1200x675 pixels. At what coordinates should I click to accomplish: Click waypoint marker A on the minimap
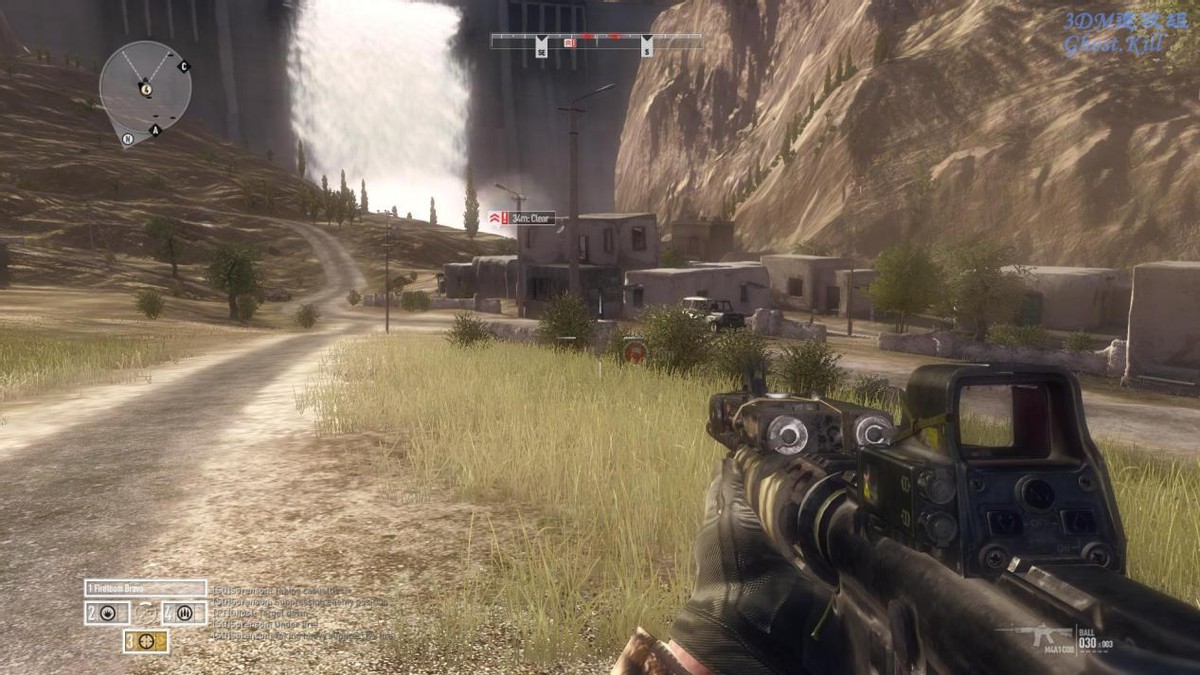(155, 130)
